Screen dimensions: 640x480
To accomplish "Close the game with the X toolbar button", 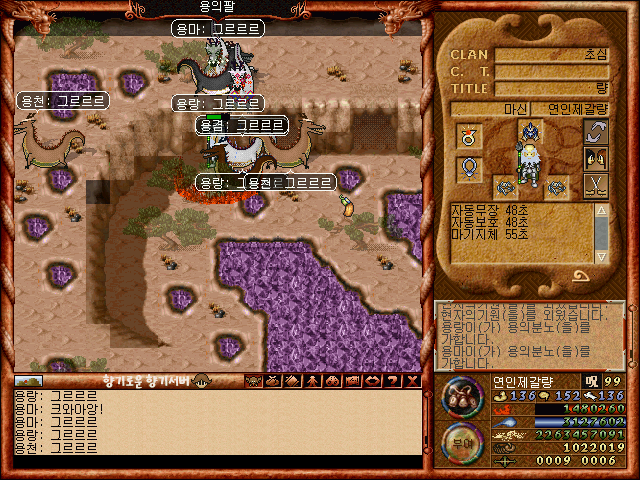I will pos(413,381).
